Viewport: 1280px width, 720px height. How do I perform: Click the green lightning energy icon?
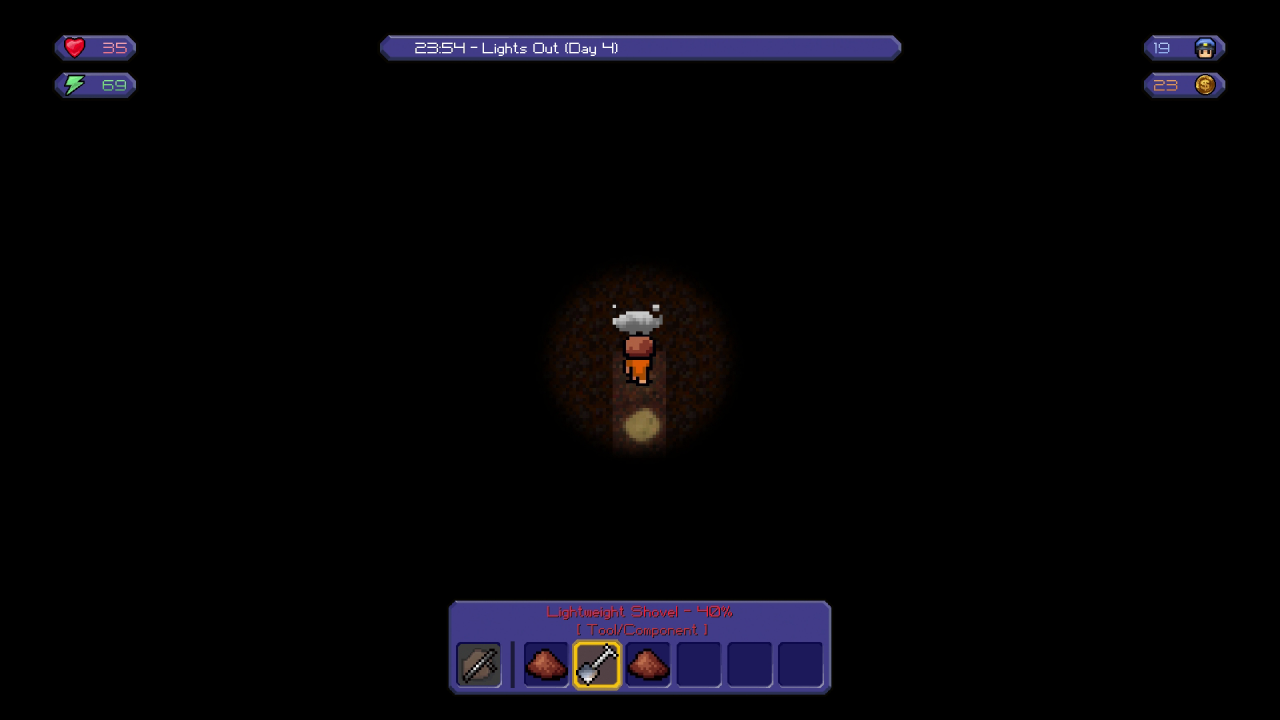[72, 85]
